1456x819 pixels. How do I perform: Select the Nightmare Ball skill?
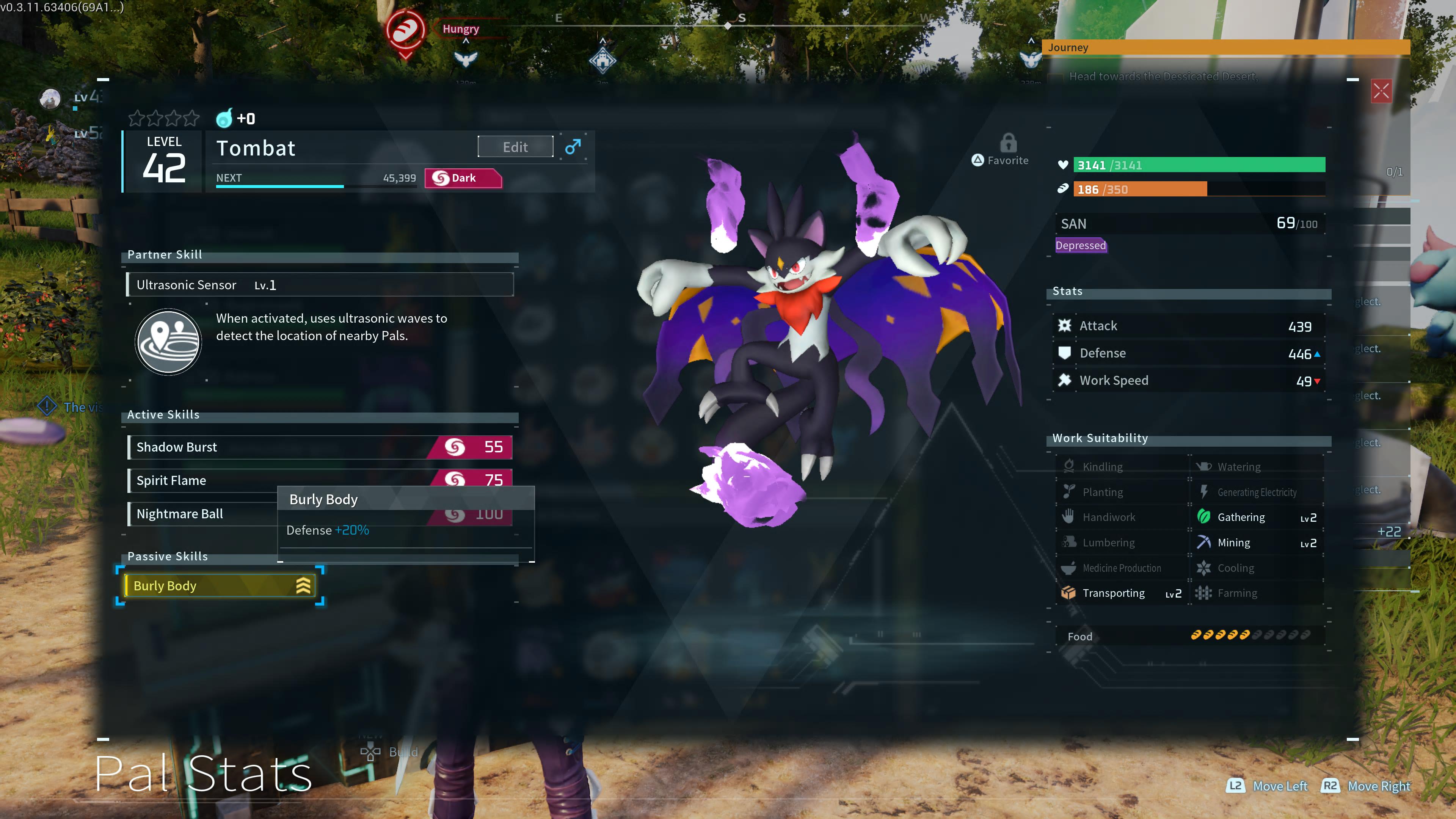pos(204,514)
